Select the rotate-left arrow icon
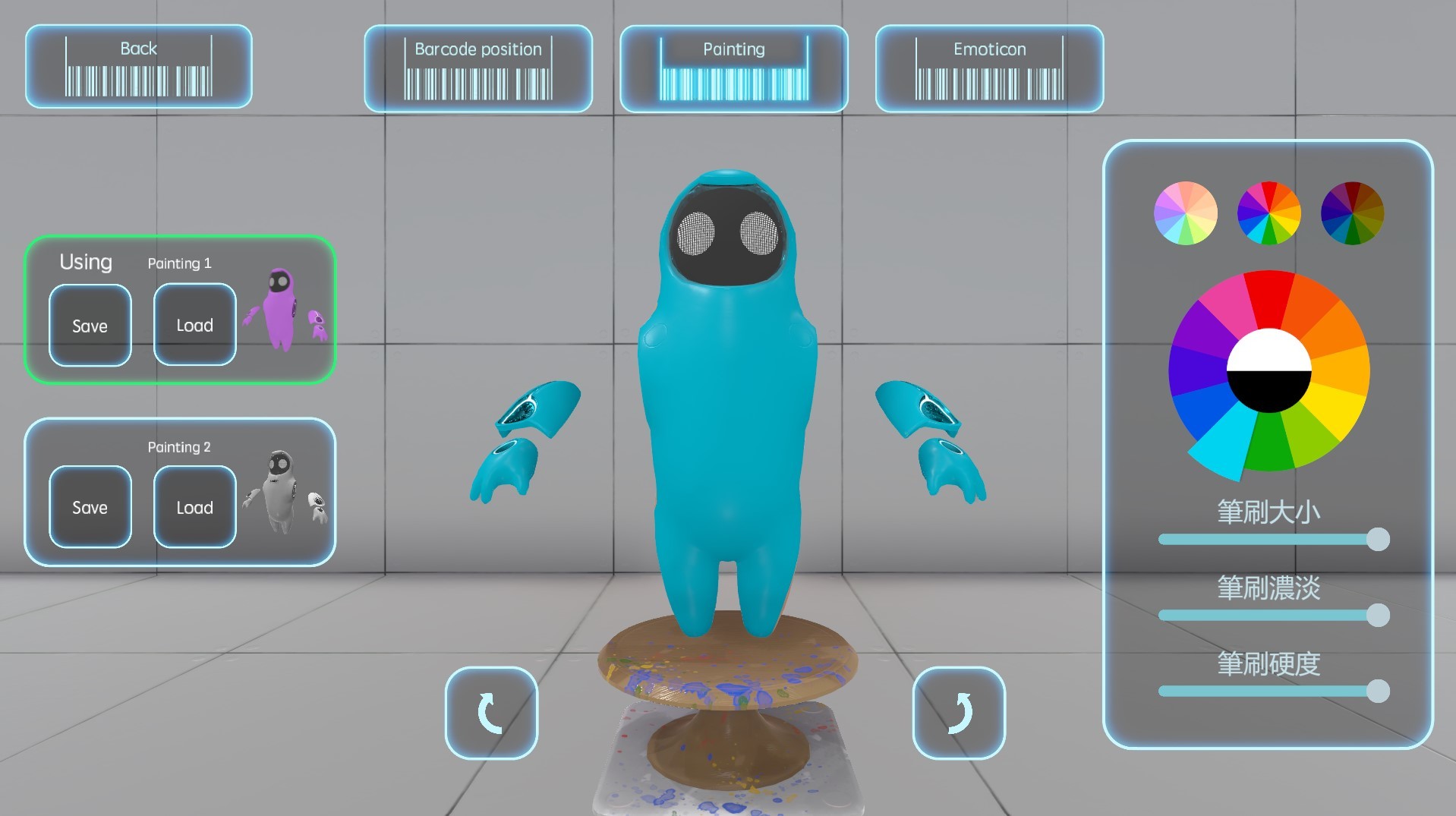The image size is (1456, 816). (x=490, y=714)
